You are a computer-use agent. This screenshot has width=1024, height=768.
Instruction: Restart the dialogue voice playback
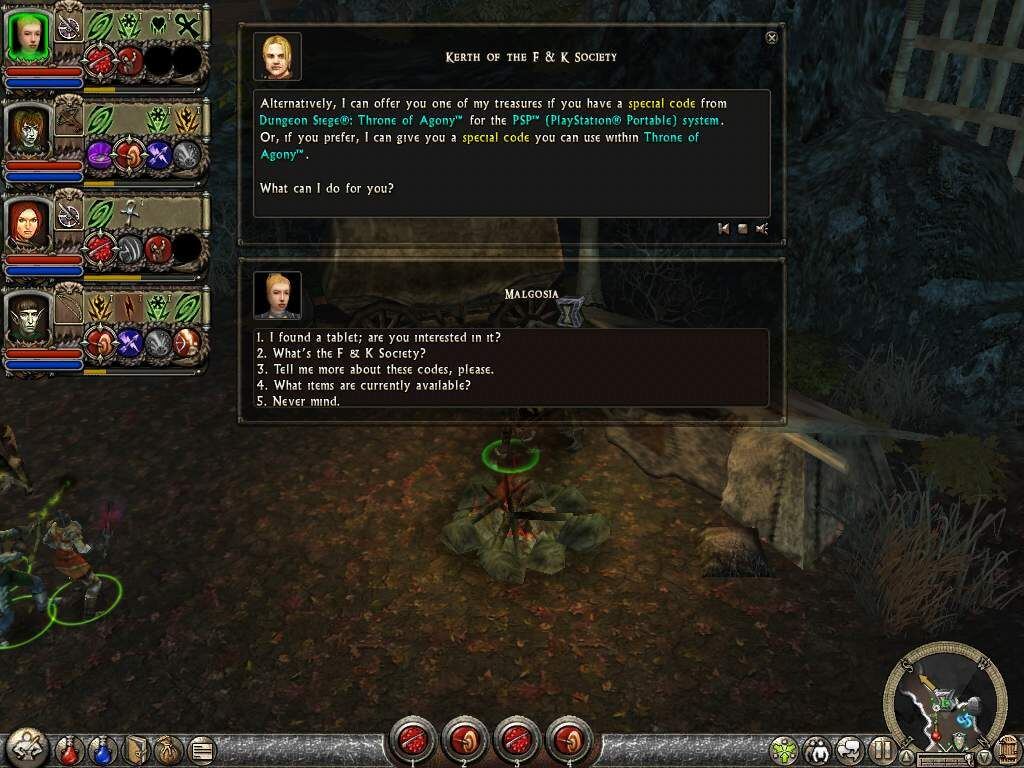(x=723, y=229)
